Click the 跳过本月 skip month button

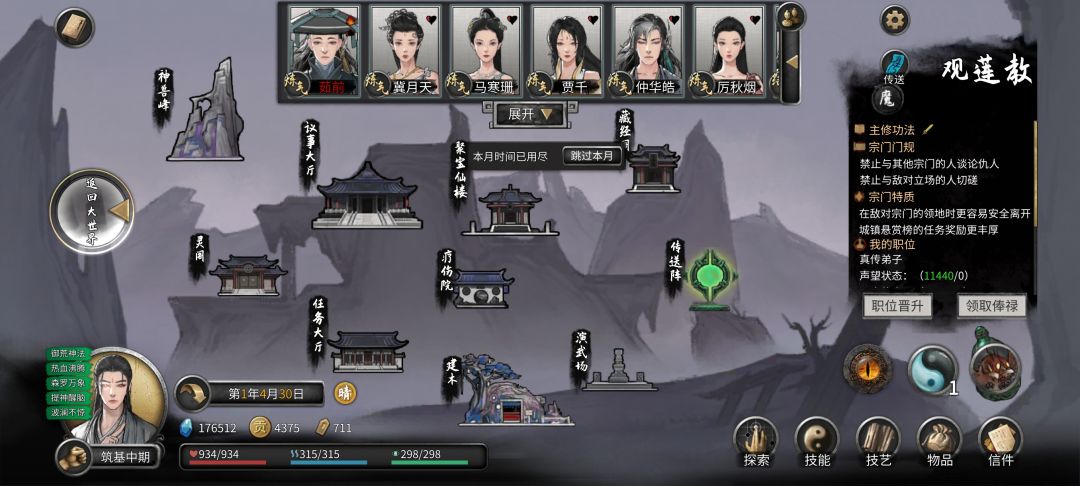click(592, 156)
